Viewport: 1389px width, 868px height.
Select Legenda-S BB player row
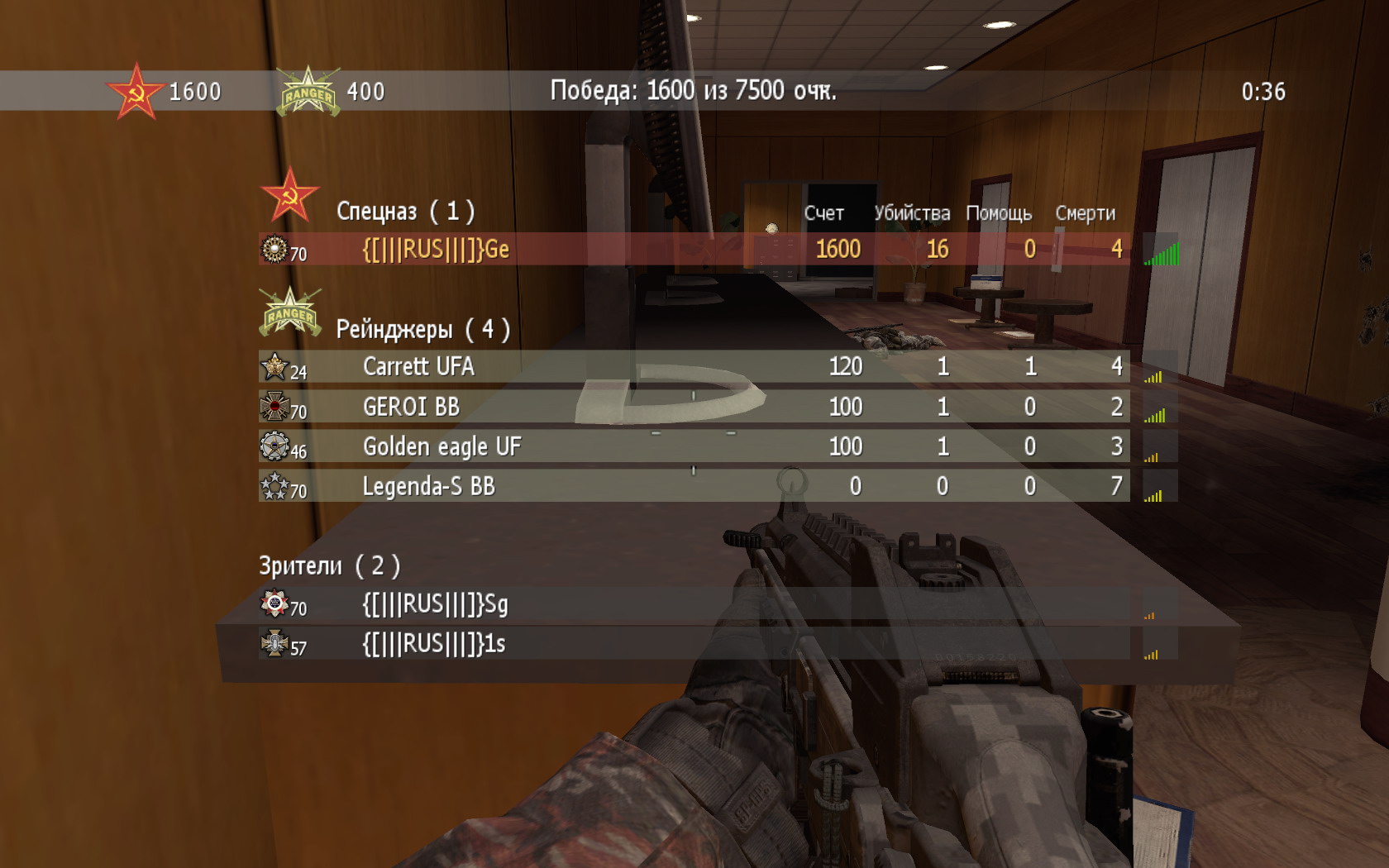[x=428, y=487]
